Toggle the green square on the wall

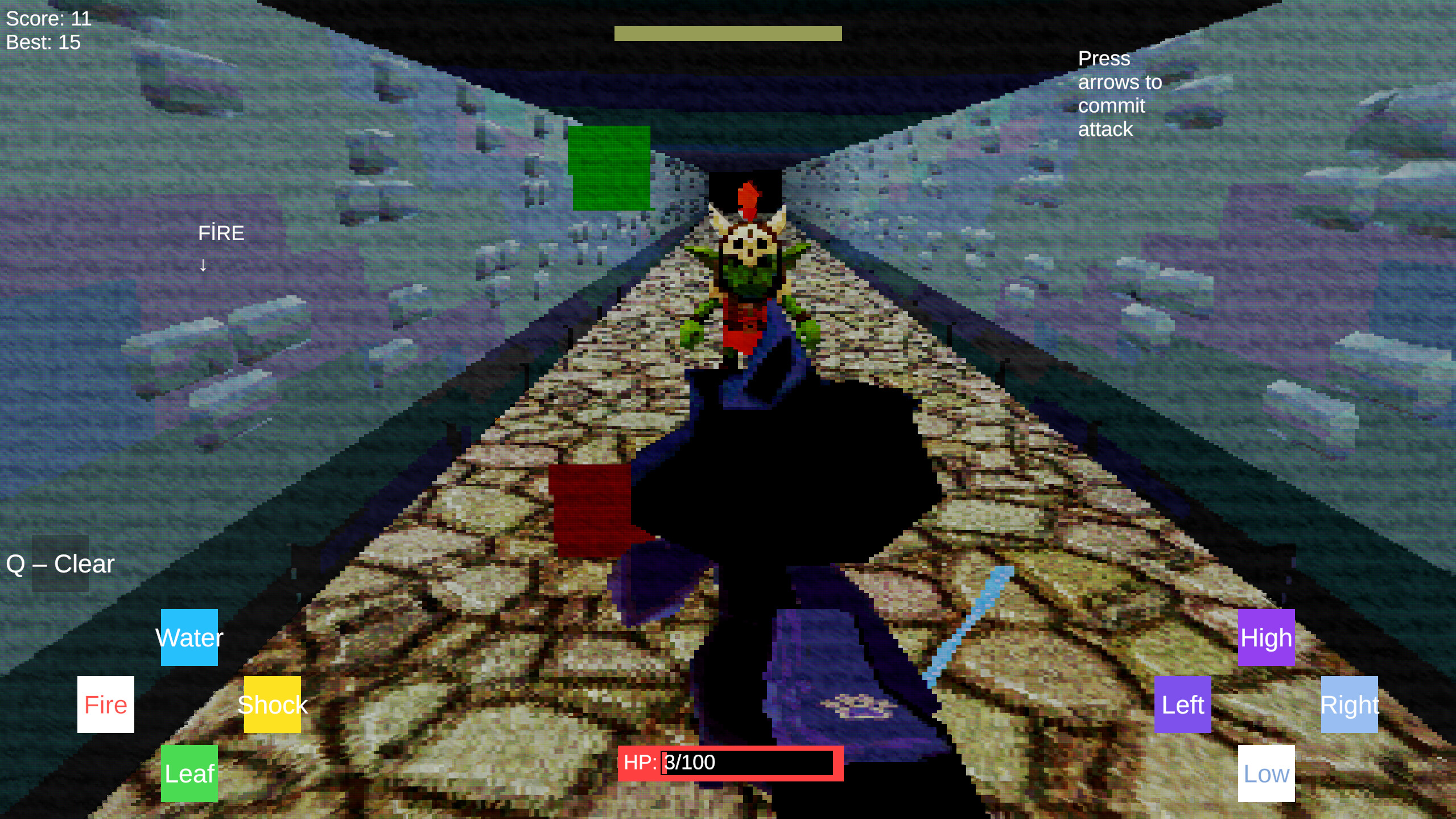pyautogui.click(x=610, y=168)
